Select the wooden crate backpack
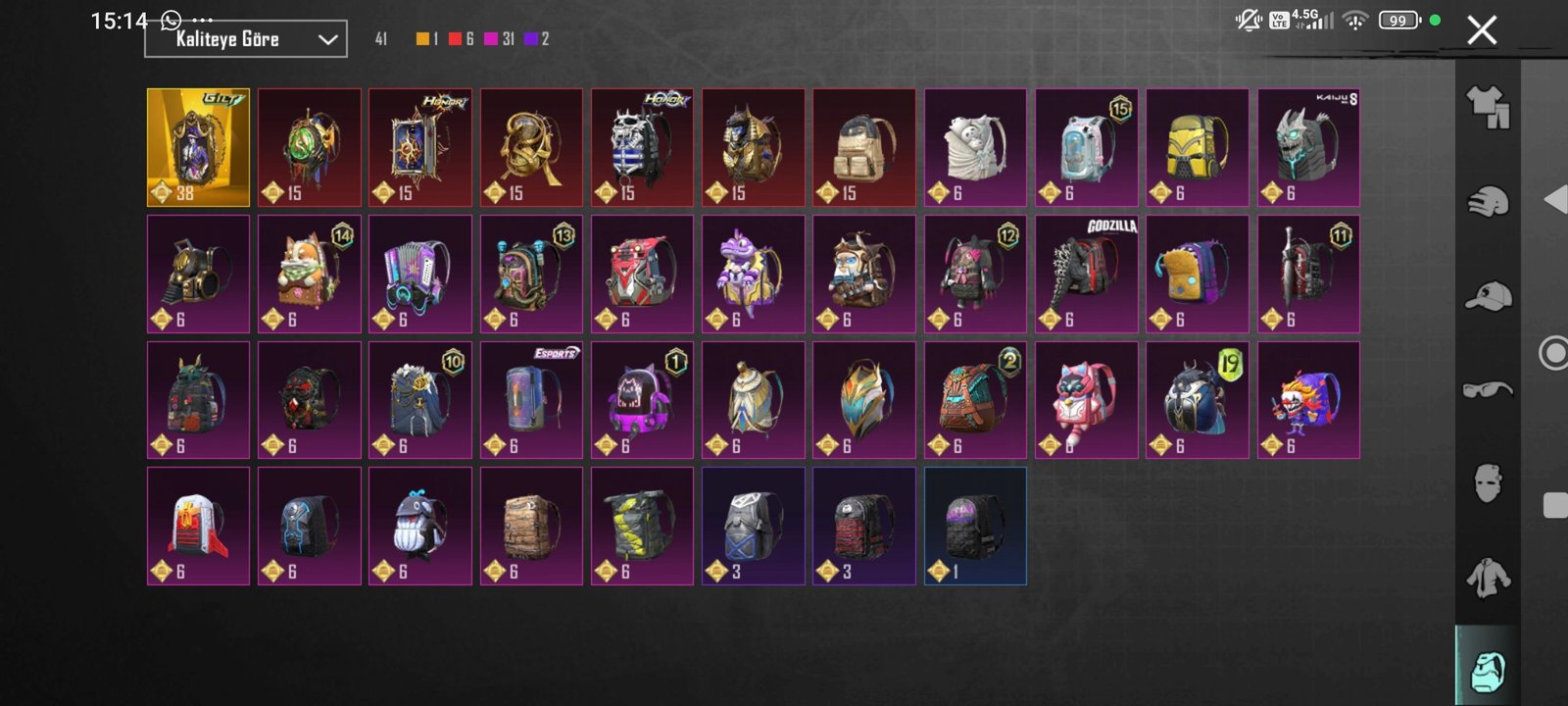This screenshot has height=706, width=1568. click(x=531, y=526)
